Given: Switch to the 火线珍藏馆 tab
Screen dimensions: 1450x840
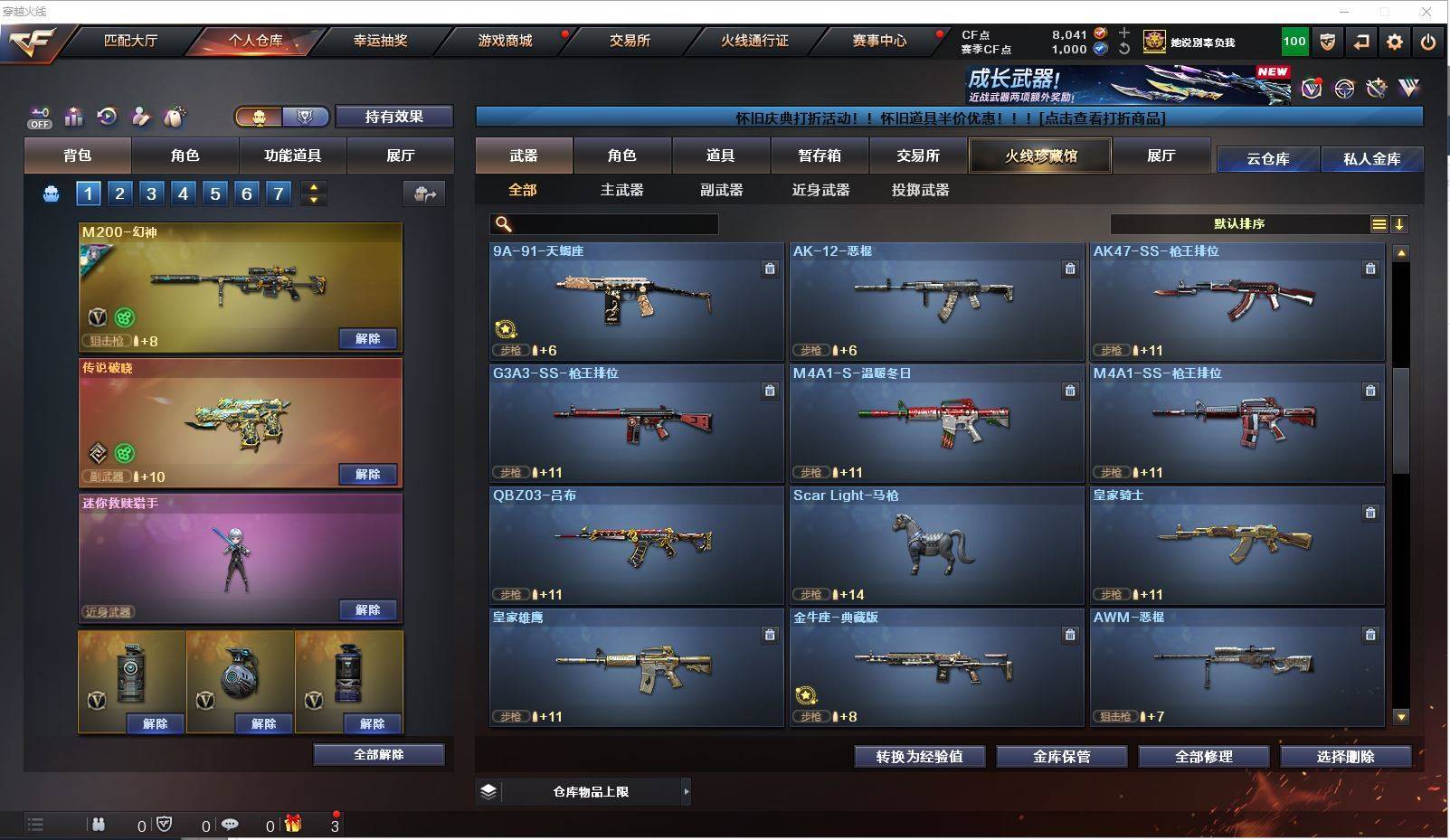Looking at the screenshot, I should coord(1040,156).
